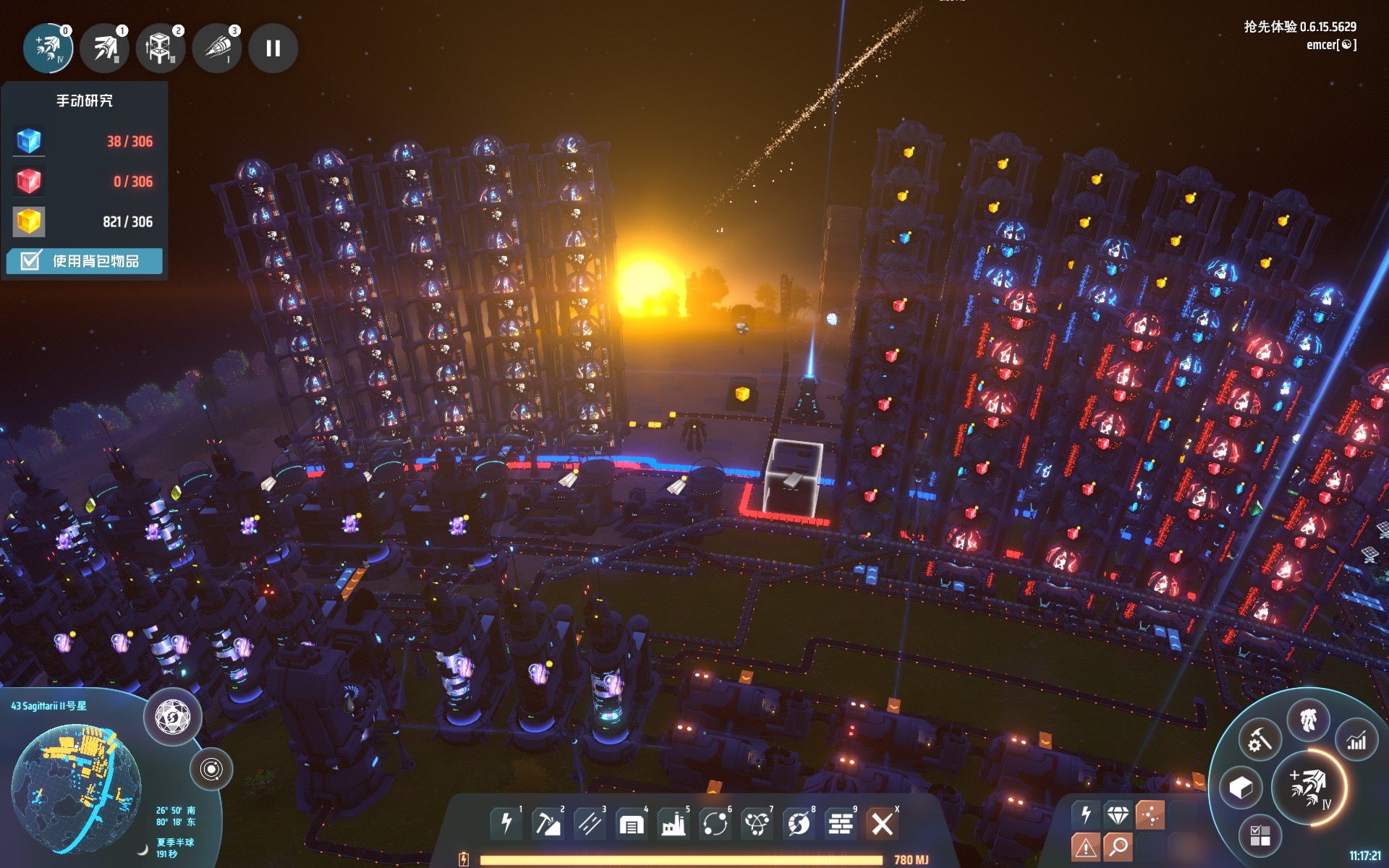Choose the mining build category with pickaxe icon
Image resolution: width=1389 pixels, height=868 pixels.
click(547, 823)
